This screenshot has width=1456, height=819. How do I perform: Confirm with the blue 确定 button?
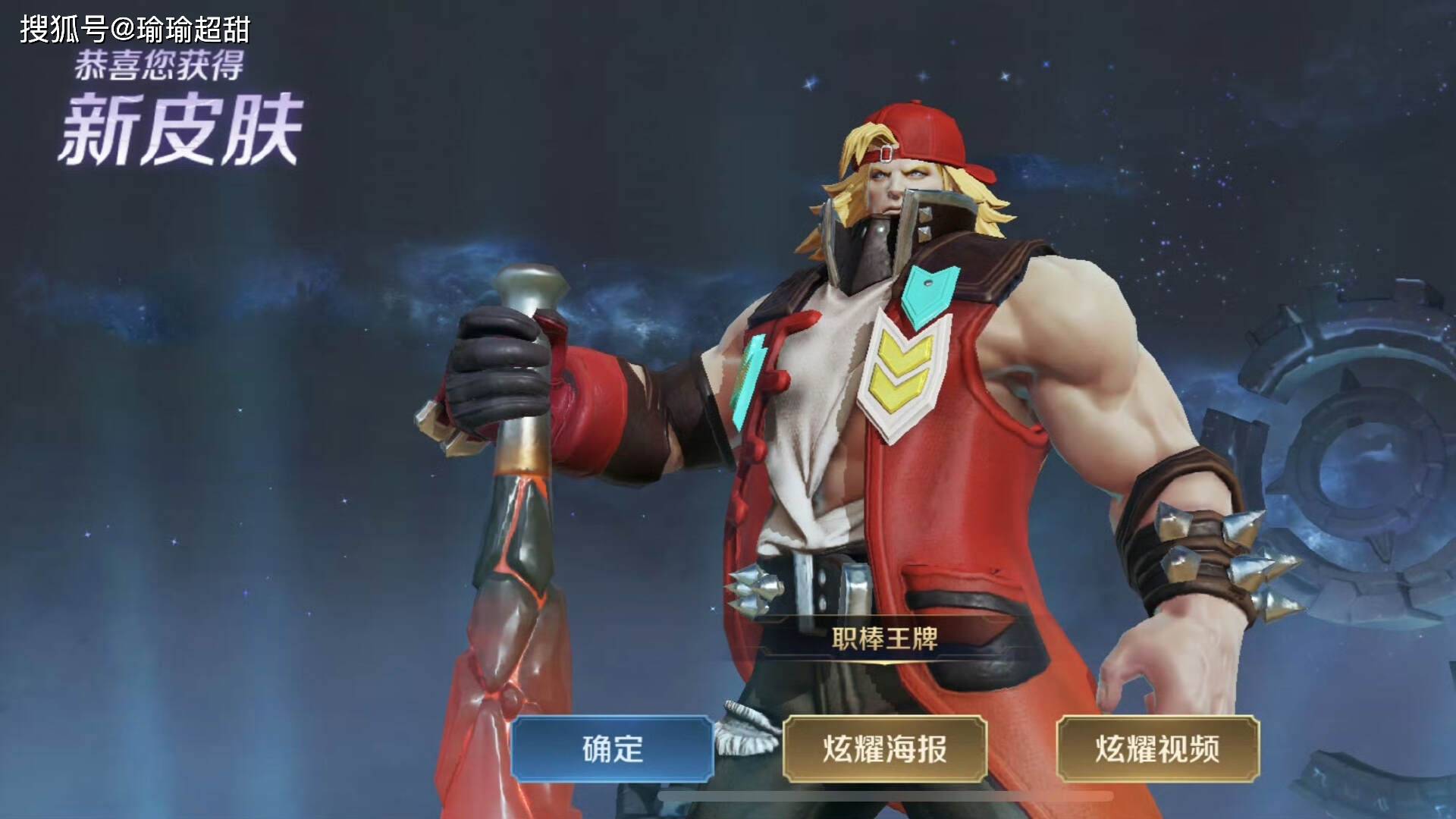[612, 749]
